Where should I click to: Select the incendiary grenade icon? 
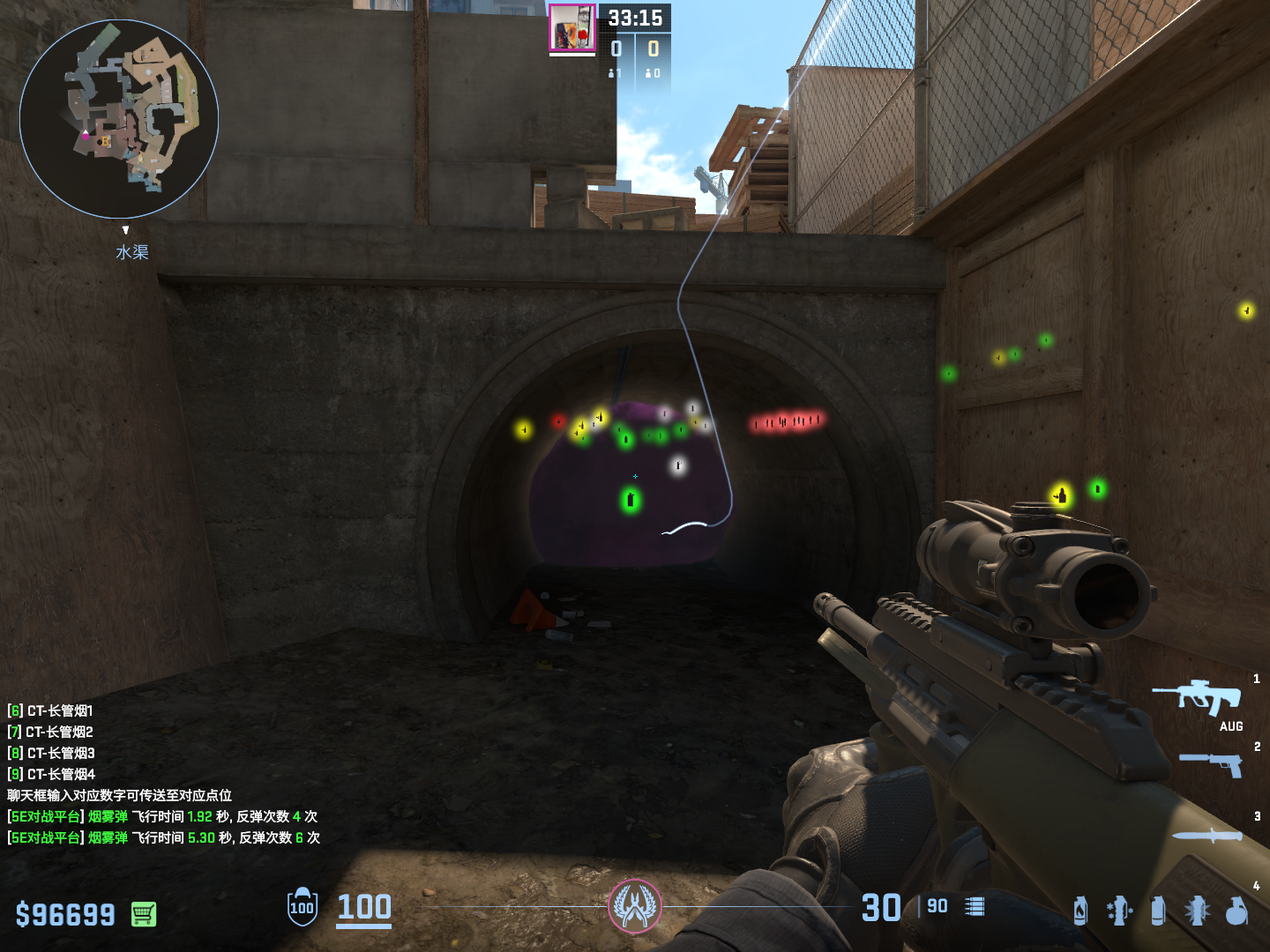(x=1080, y=911)
